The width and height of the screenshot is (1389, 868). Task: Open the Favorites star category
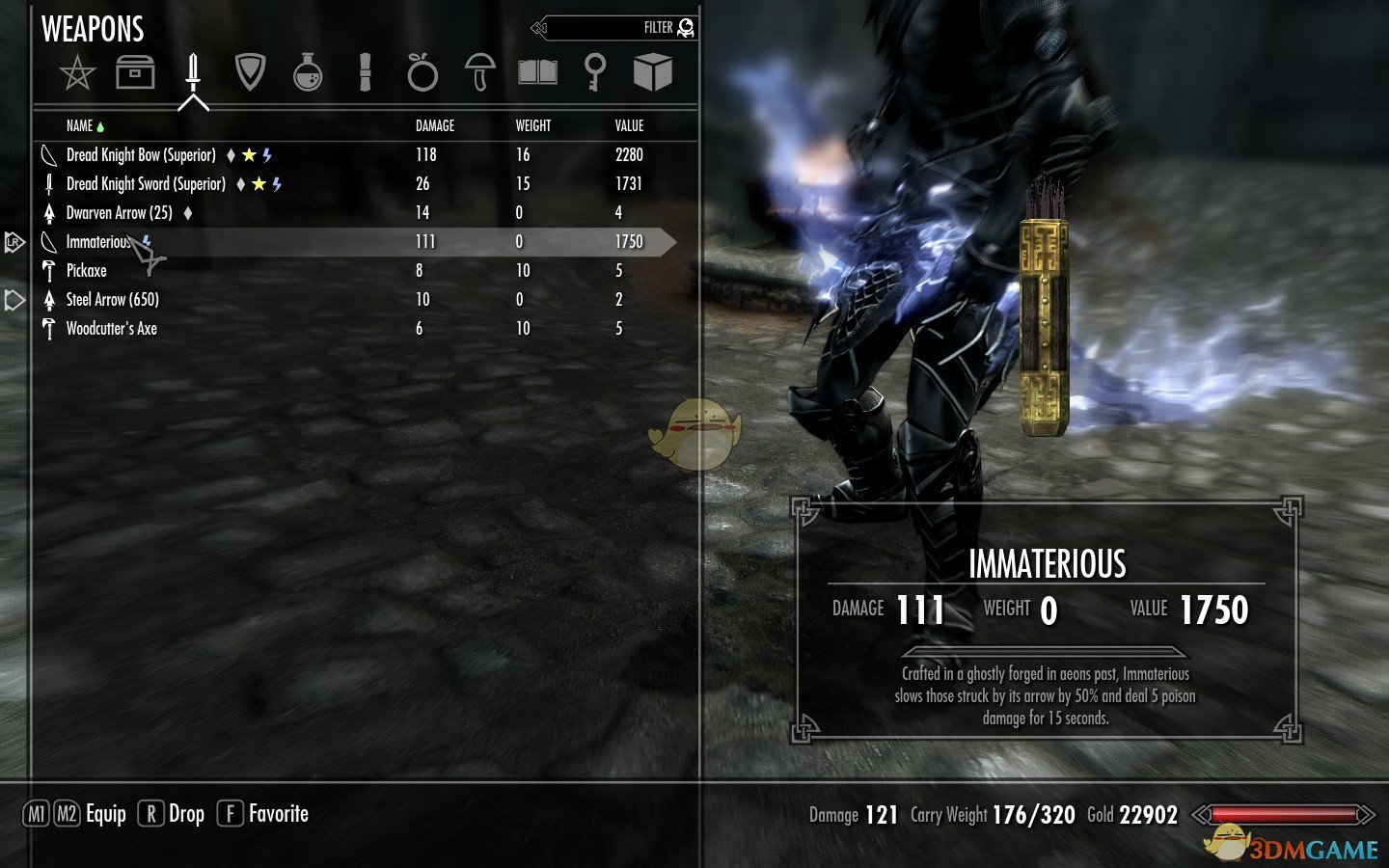click(77, 72)
